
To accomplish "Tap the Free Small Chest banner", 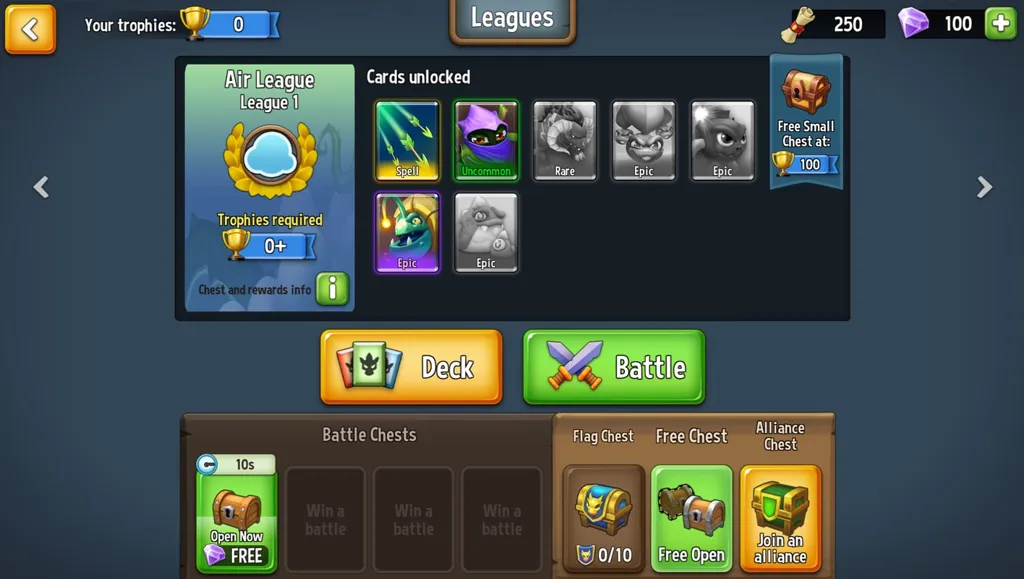I will click(x=806, y=122).
